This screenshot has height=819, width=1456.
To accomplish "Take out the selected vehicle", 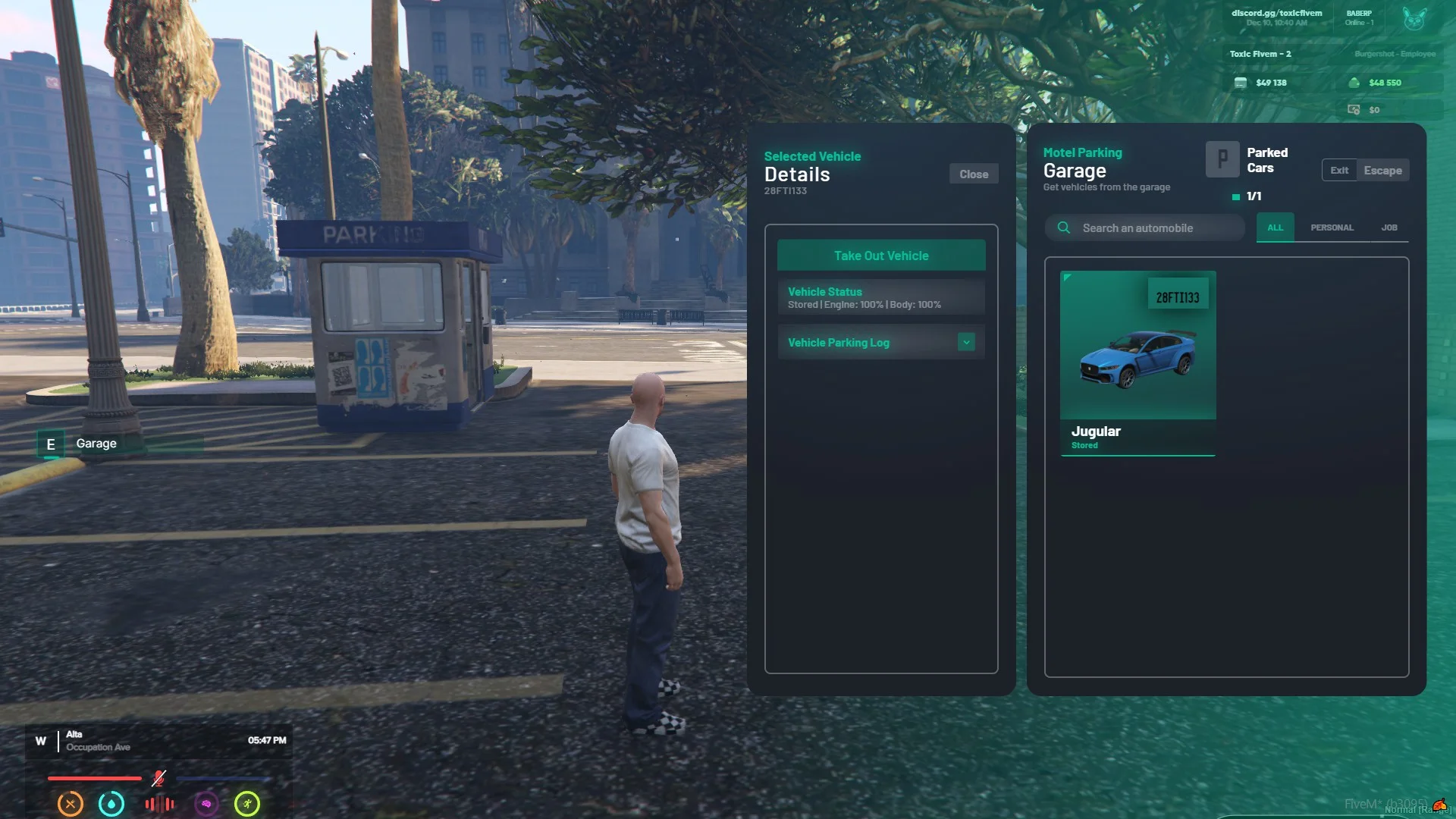I will (x=880, y=256).
